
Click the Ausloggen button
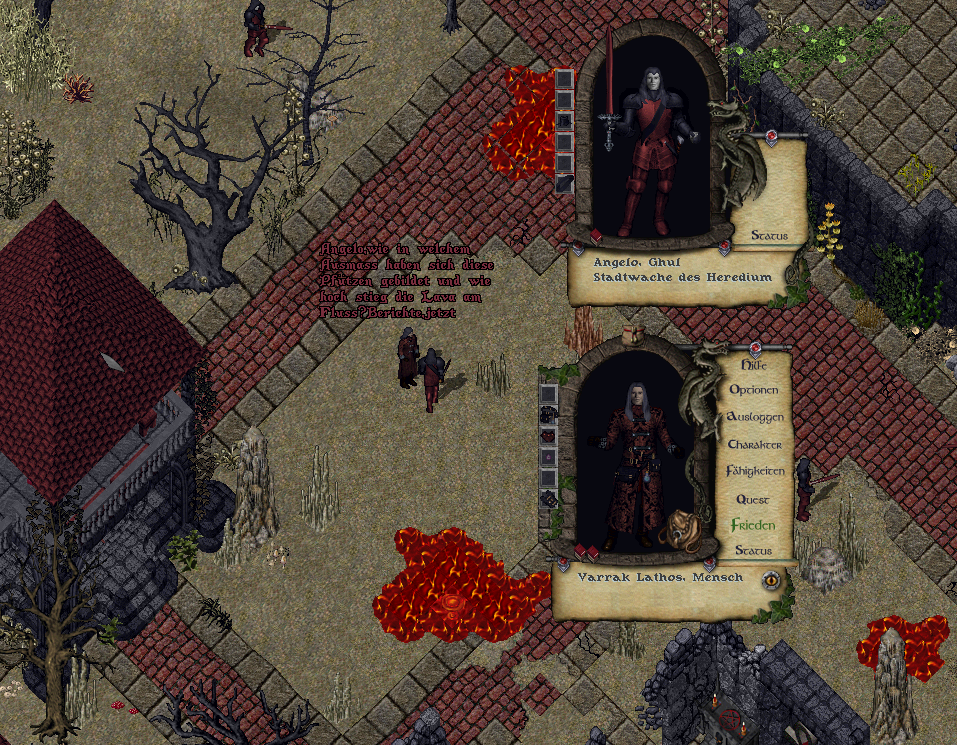click(756, 417)
